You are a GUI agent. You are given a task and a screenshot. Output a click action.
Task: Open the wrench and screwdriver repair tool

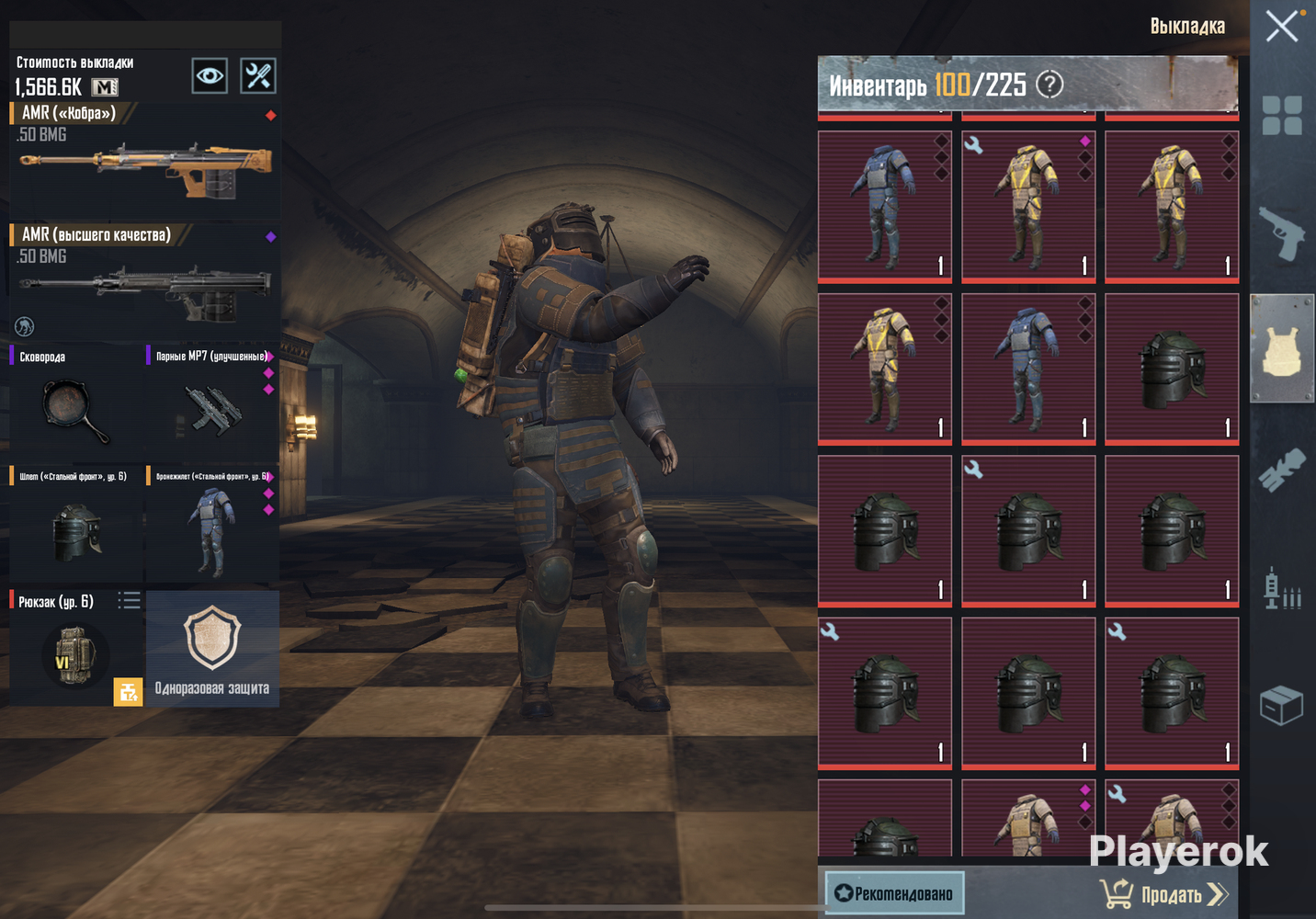258,75
